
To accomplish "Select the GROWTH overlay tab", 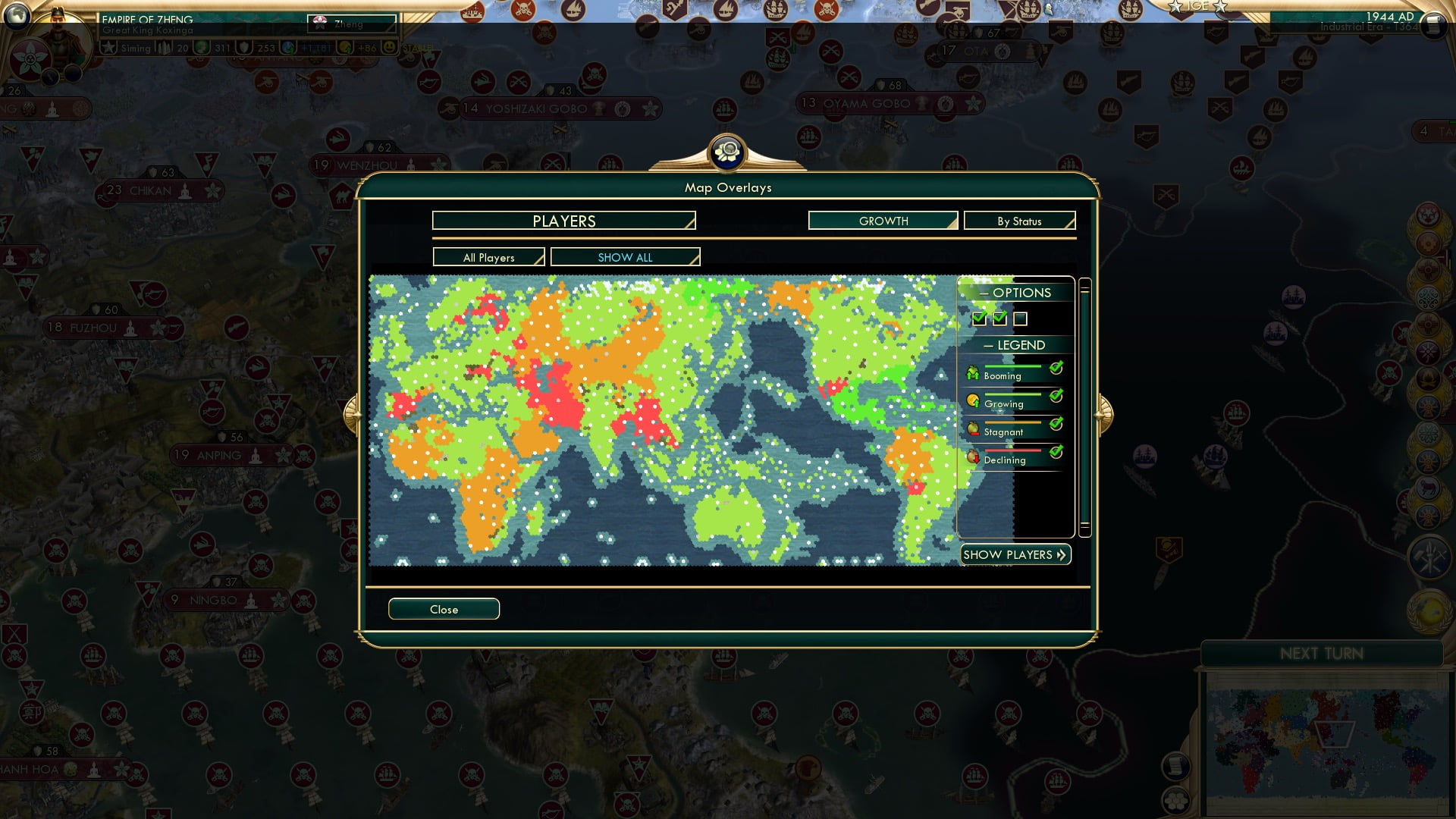I will click(883, 221).
